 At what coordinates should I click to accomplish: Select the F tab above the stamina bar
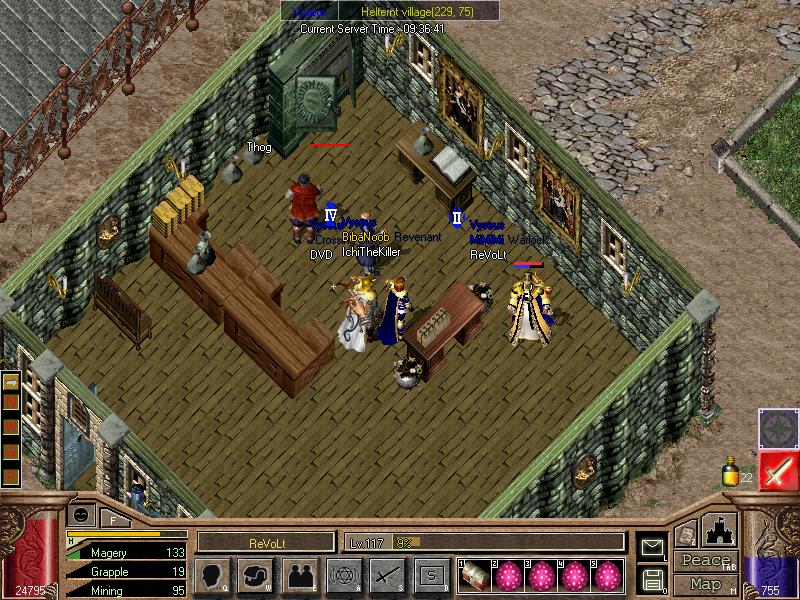click(x=114, y=518)
